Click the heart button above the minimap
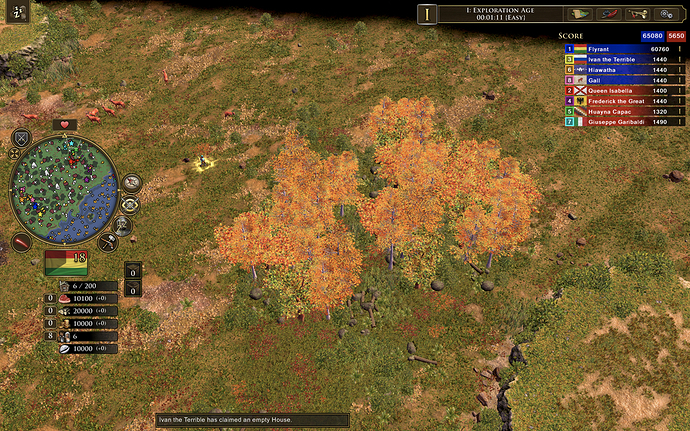690x431 pixels. 65,124
